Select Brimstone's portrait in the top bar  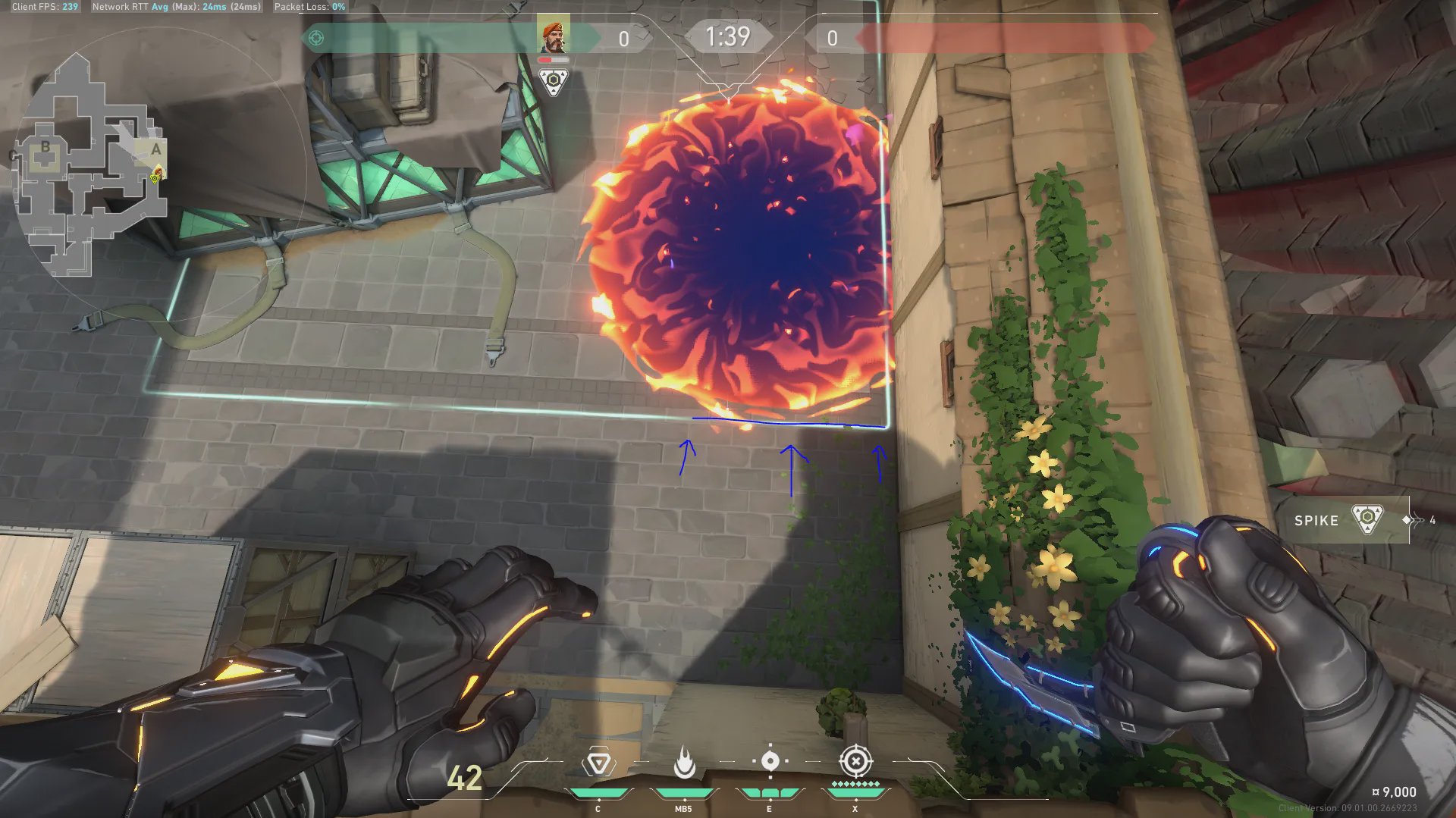click(x=554, y=36)
